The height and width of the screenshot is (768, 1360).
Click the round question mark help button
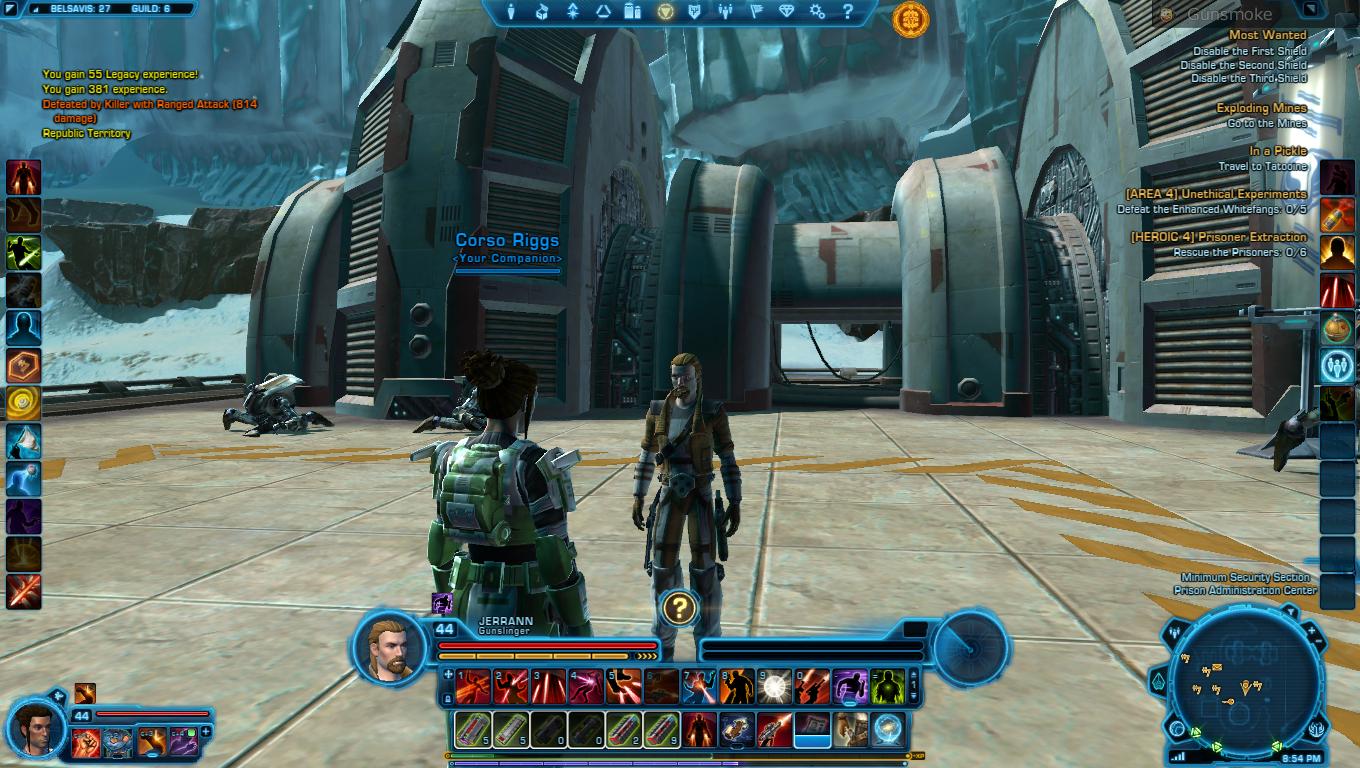click(679, 607)
